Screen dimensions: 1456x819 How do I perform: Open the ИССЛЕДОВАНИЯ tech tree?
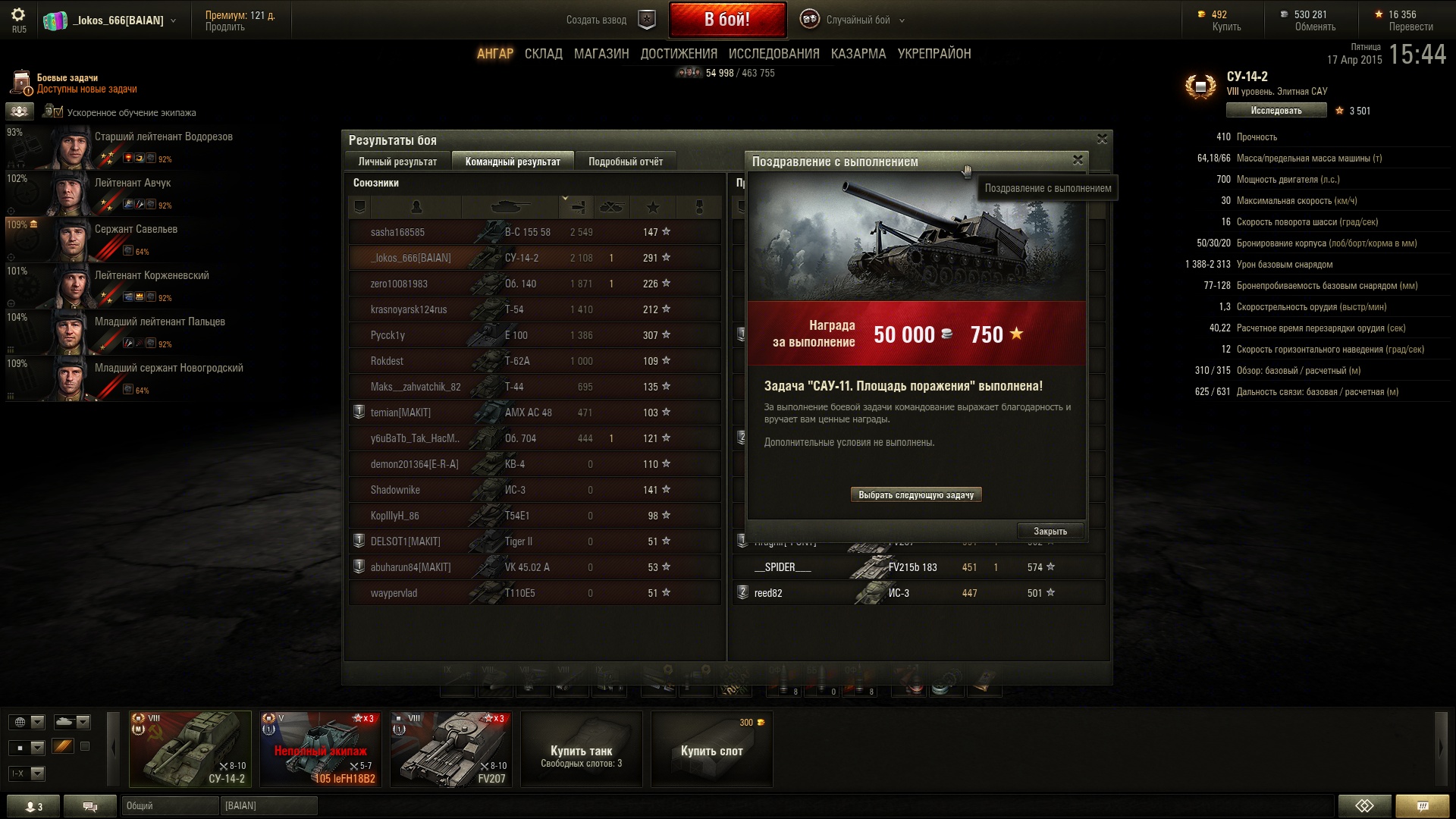click(x=773, y=54)
